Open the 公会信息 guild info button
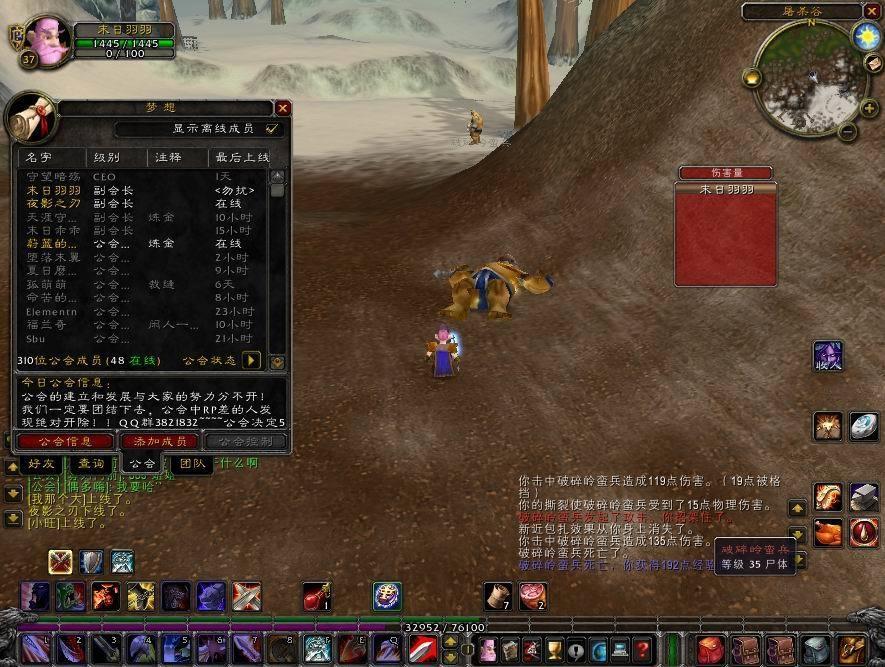The height and width of the screenshot is (667, 885). [65, 441]
